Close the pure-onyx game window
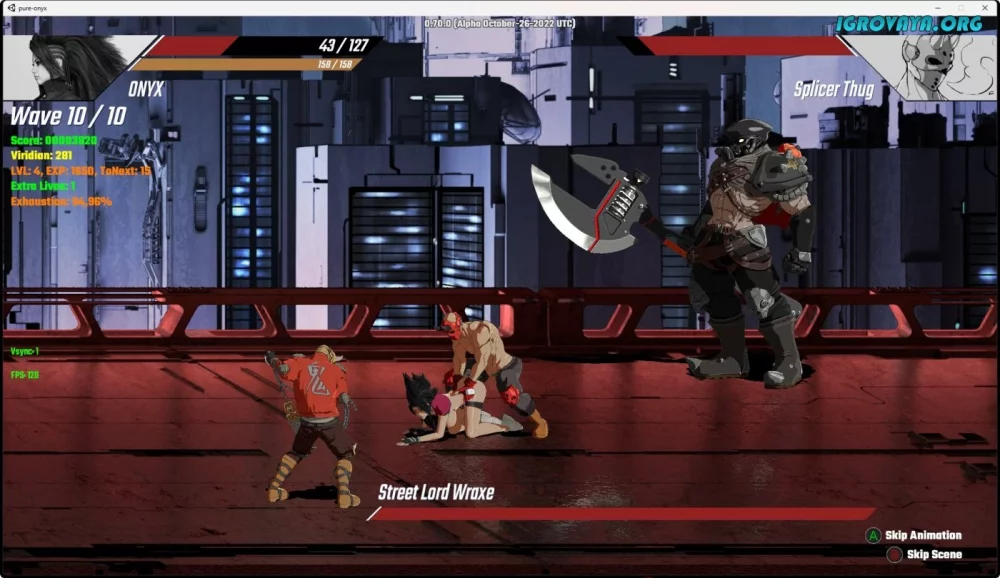The height and width of the screenshot is (578, 1000). tap(983, 7)
